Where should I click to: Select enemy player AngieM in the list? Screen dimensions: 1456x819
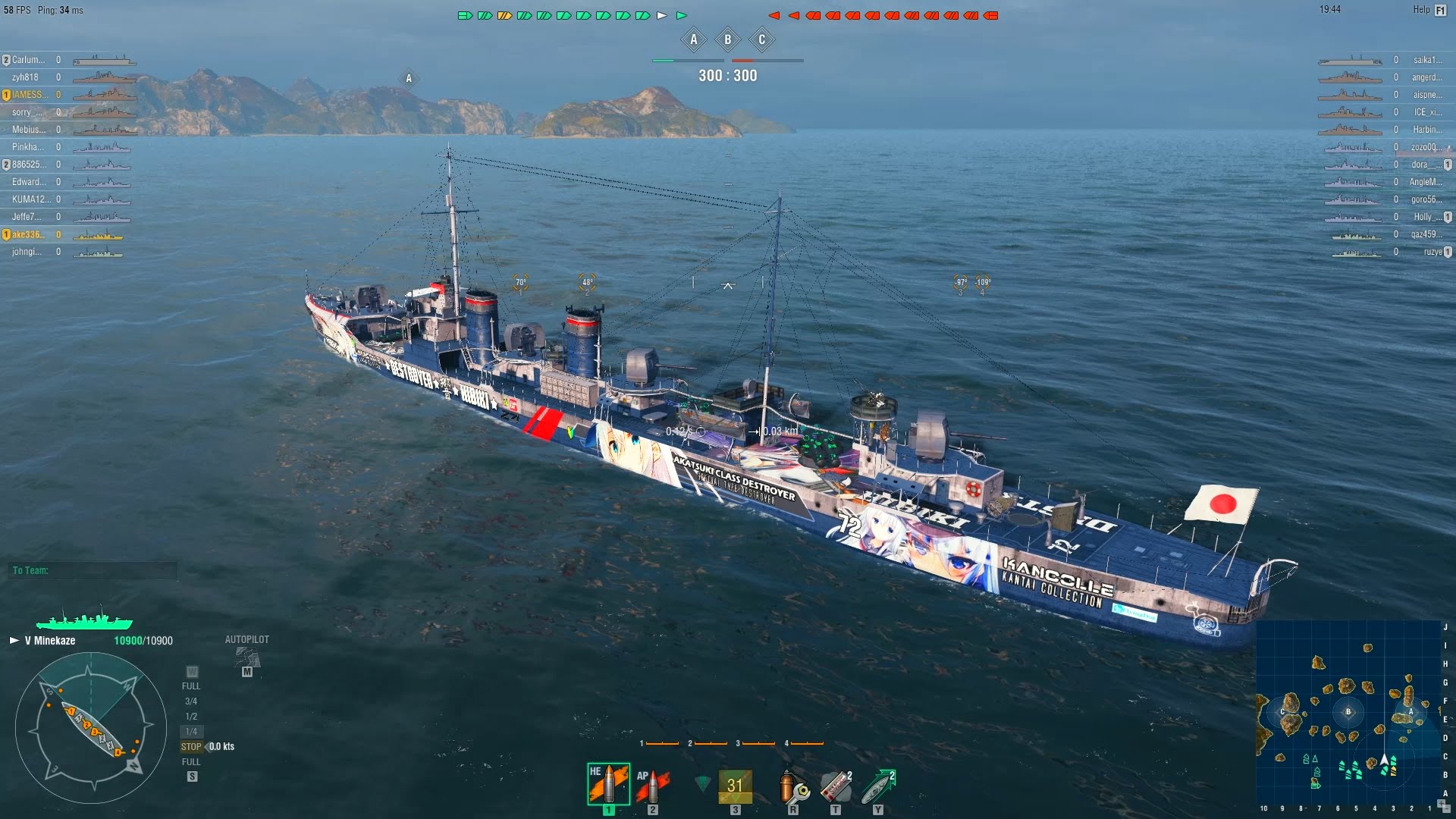click(x=1426, y=182)
